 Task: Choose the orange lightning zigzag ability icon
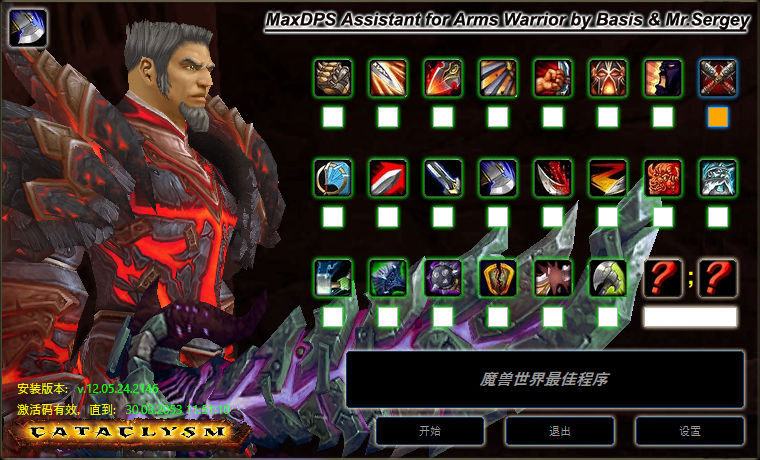pyautogui.click(x=608, y=178)
